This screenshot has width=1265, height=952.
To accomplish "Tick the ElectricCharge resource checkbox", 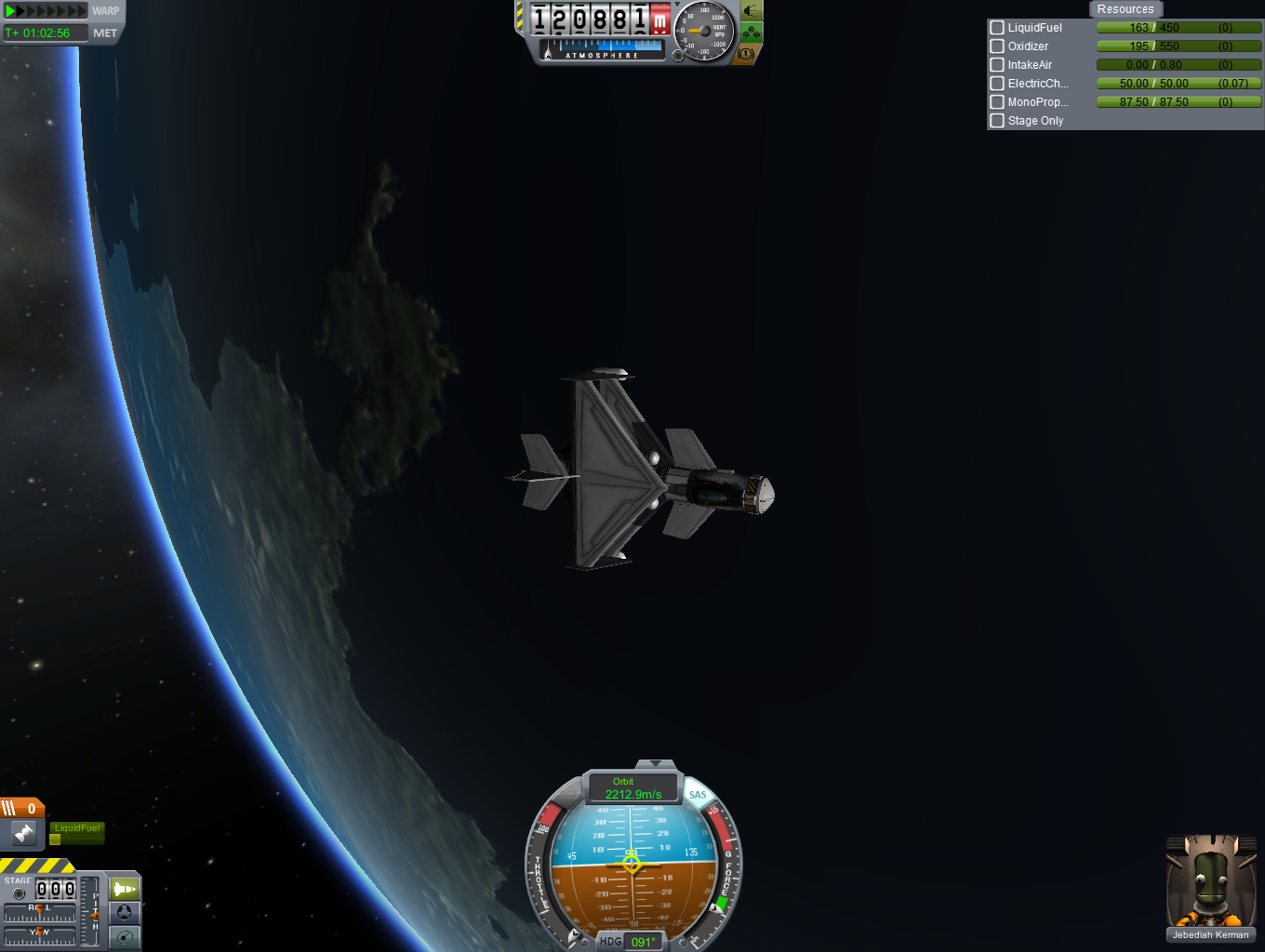I will (x=997, y=84).
